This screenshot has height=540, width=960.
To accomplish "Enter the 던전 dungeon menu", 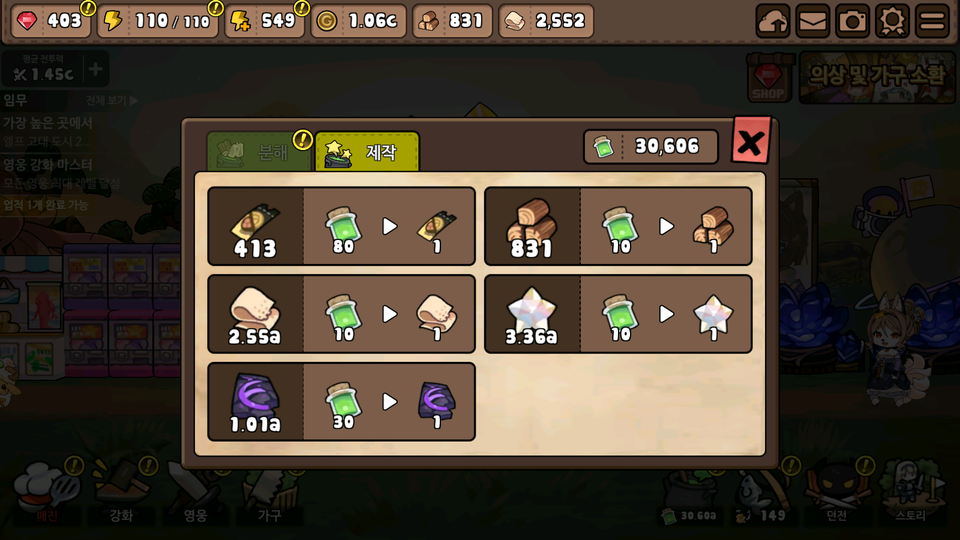I will [x=837, y=494].
